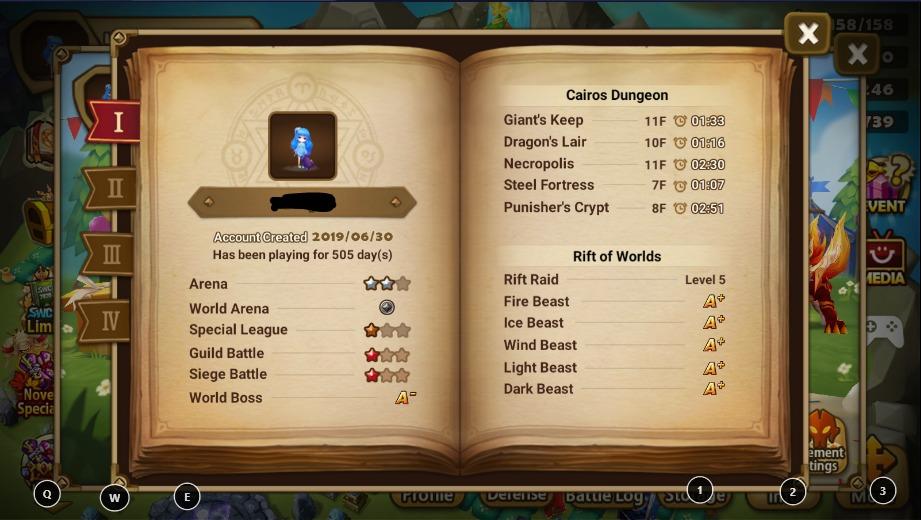Open tab II of the book
The height and width of the screenshot is (520, 921).
[112, 187]
